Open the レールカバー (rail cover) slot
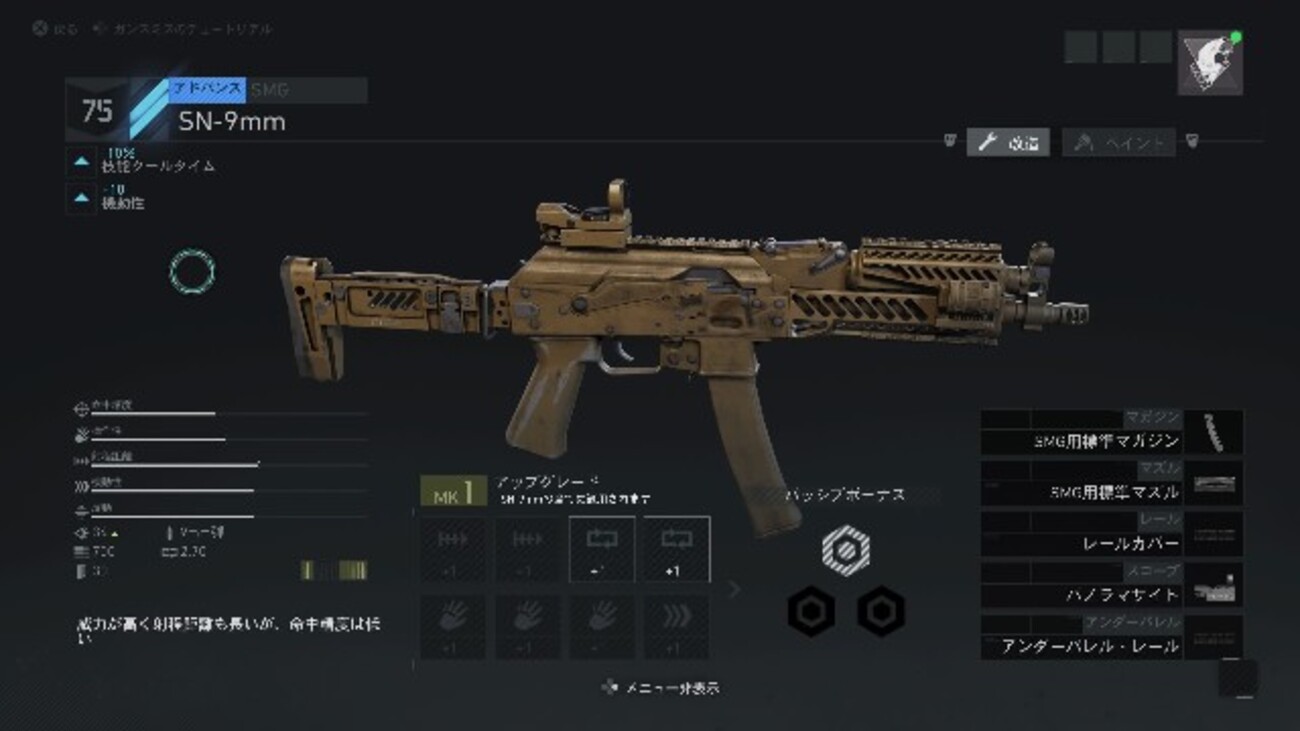This screenshot has height=731, width=1300. (x=1111, y=537)
